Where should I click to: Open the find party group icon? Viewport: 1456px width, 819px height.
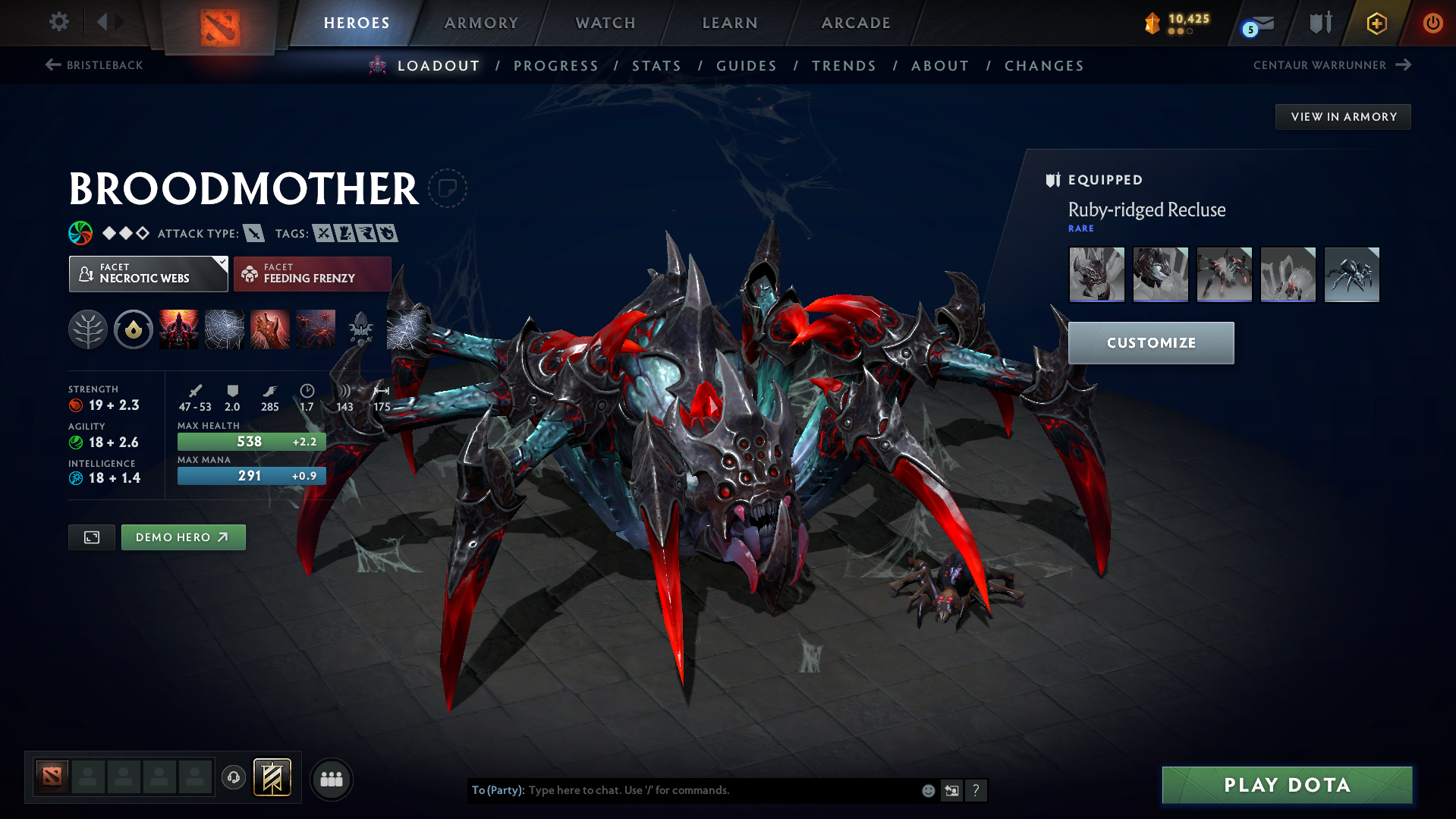(332, 779)
